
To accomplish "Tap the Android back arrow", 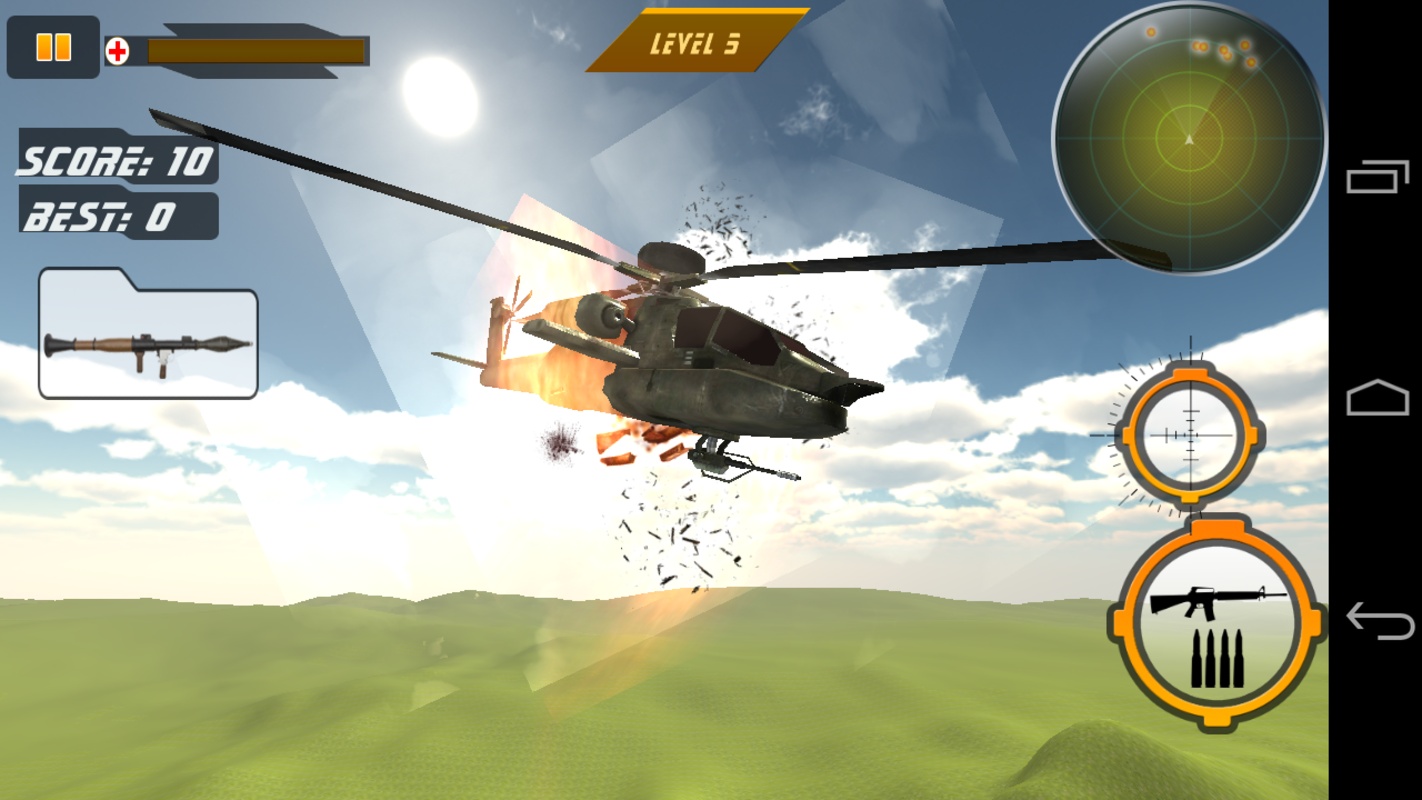I will coord(1379,621).
